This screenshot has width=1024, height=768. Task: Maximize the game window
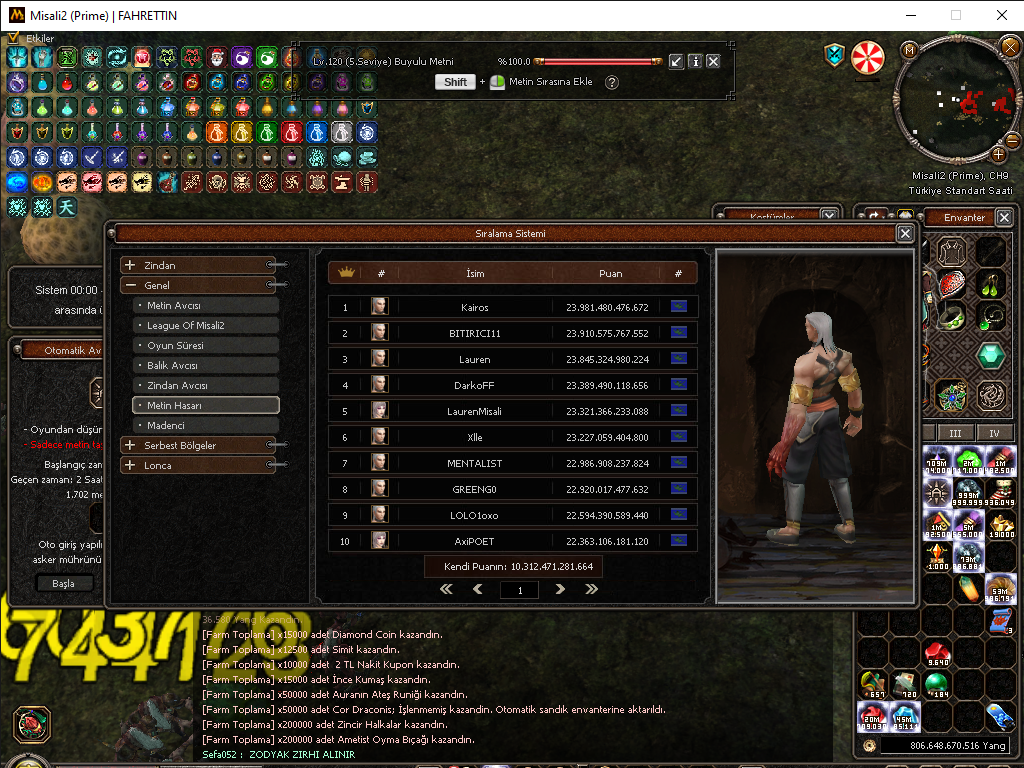tap(955, 15)
